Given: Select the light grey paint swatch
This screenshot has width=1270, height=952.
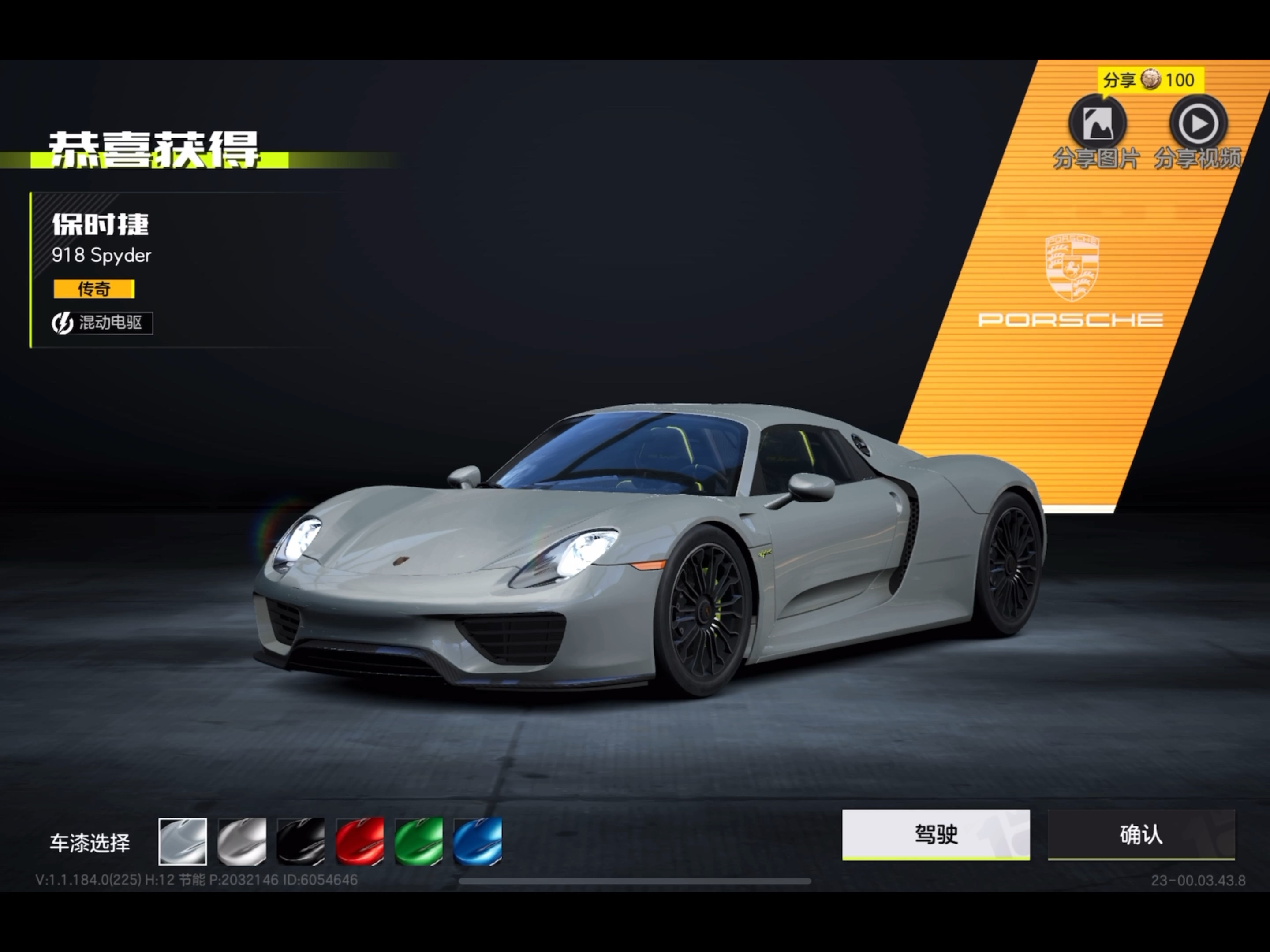Looking at the screenshot, I should click(183, 841).
